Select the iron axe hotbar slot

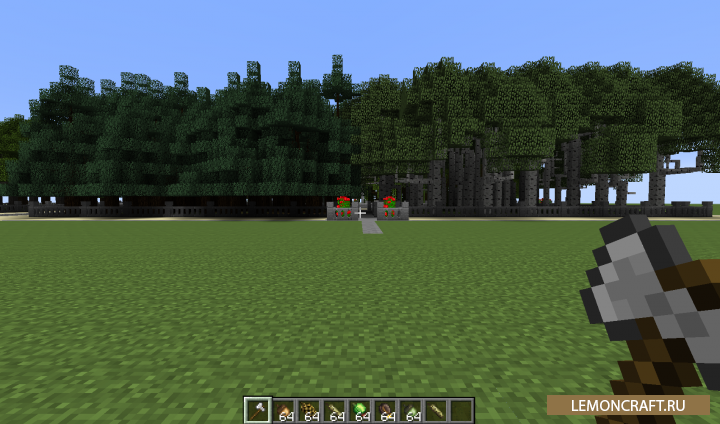tap(257, 409)
